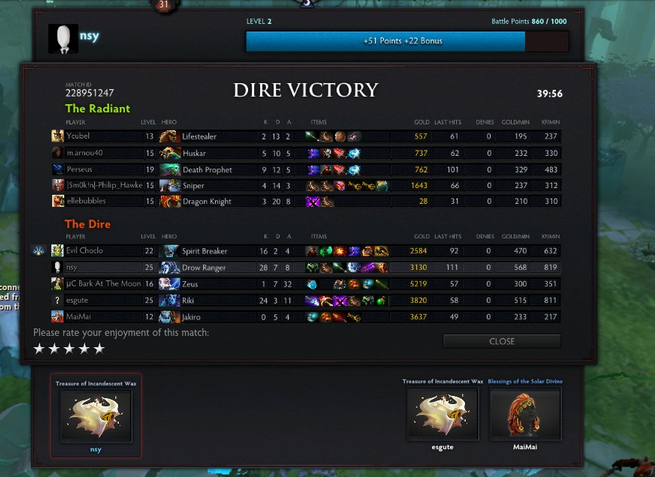Click the Spirit Breaker hero portrait
This screenshot has width=655, height=477.
pyautogui.click(x=169, y=251)
